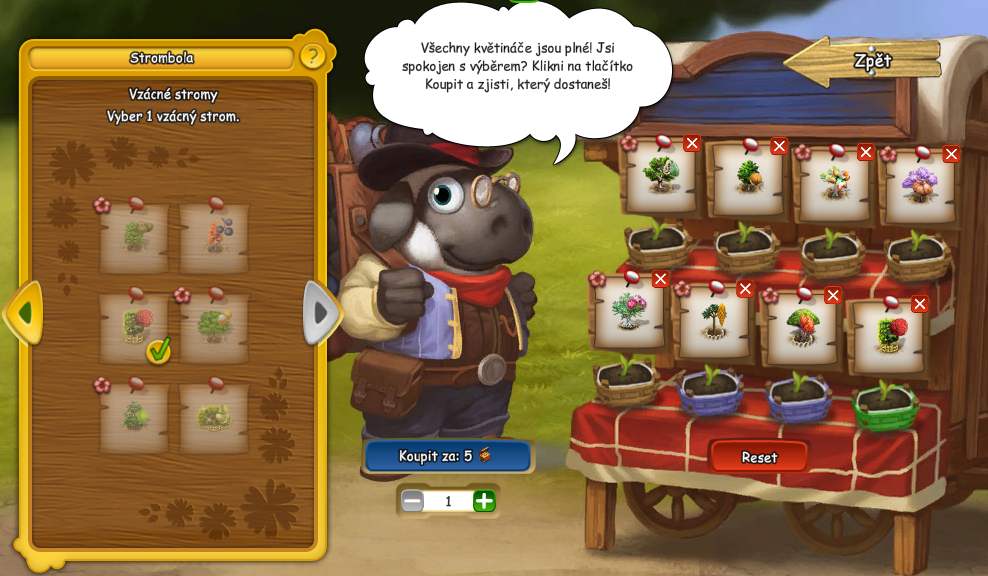Viewport: 988px width, 576px height.
Task: Select the checkmarked red-and-green hedge tree card
Action: click(135, 327)
